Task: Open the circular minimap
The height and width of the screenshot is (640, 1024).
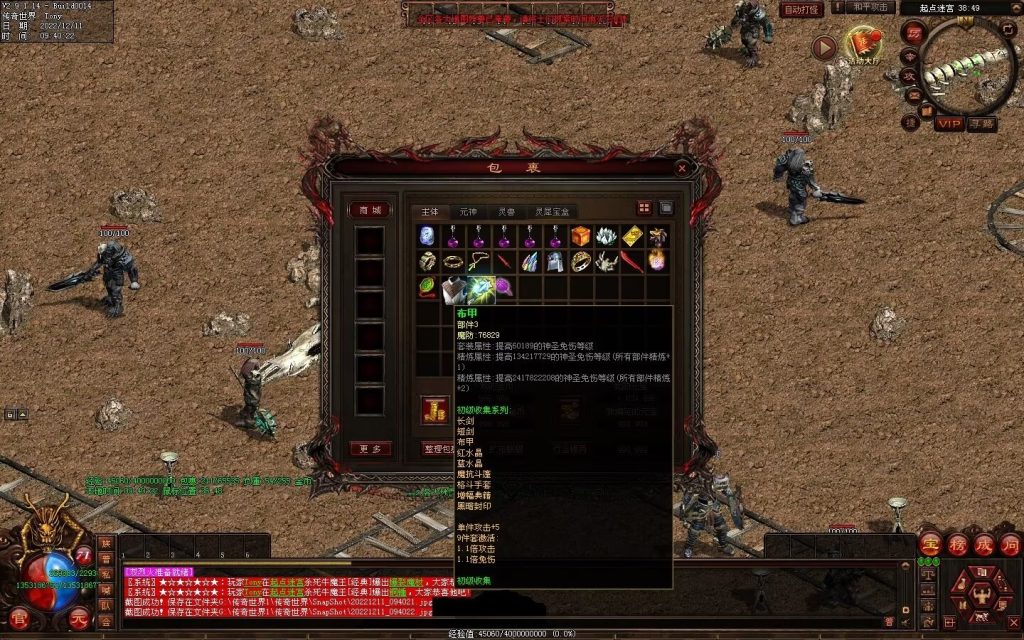Action: (966, 66)
